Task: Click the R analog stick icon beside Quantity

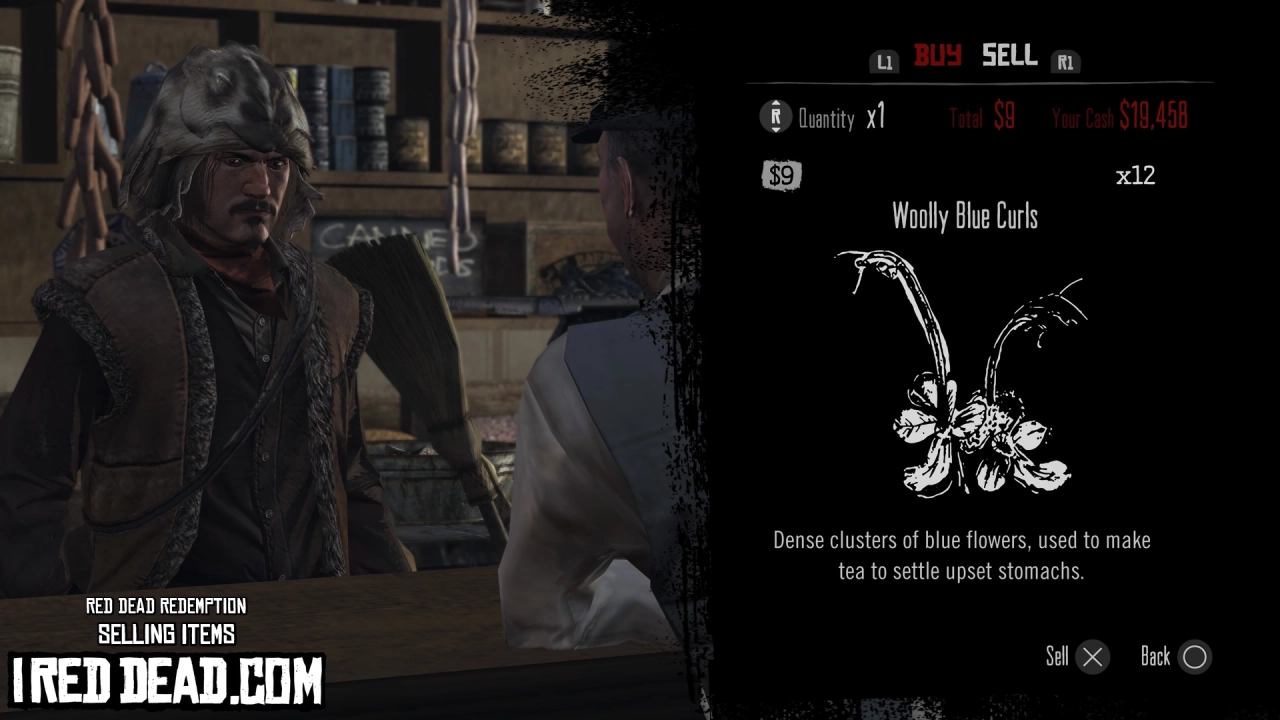Action: 773,118
